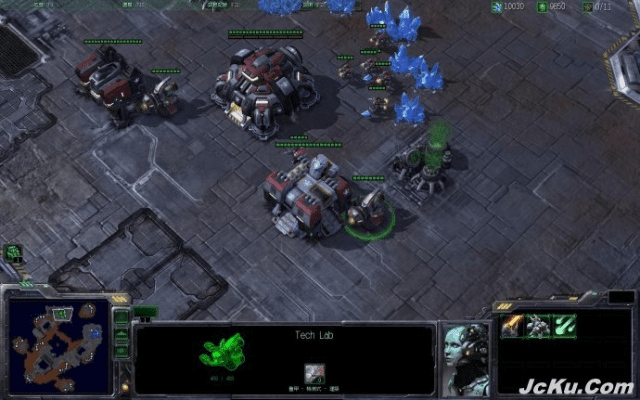Activate the green streak research icon
The width and height of the screenshot is (640, 400).
(565, 324)
